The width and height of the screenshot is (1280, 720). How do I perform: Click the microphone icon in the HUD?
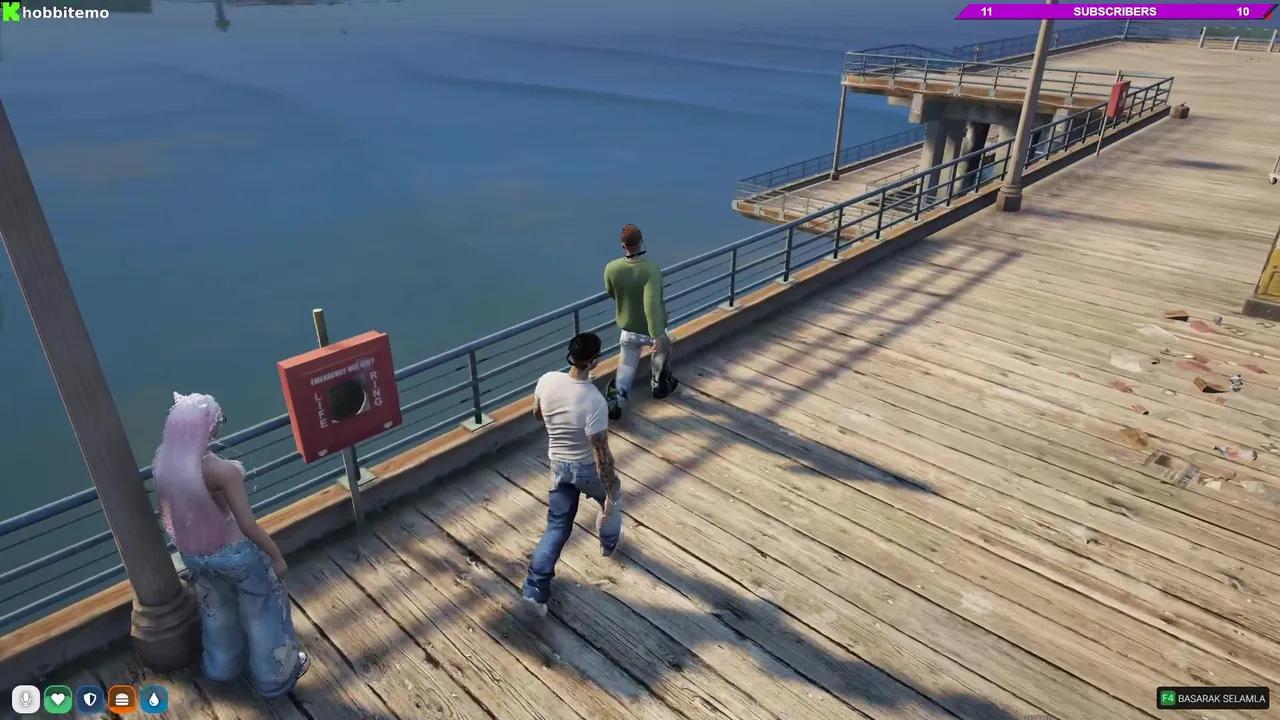coord(26,699)
